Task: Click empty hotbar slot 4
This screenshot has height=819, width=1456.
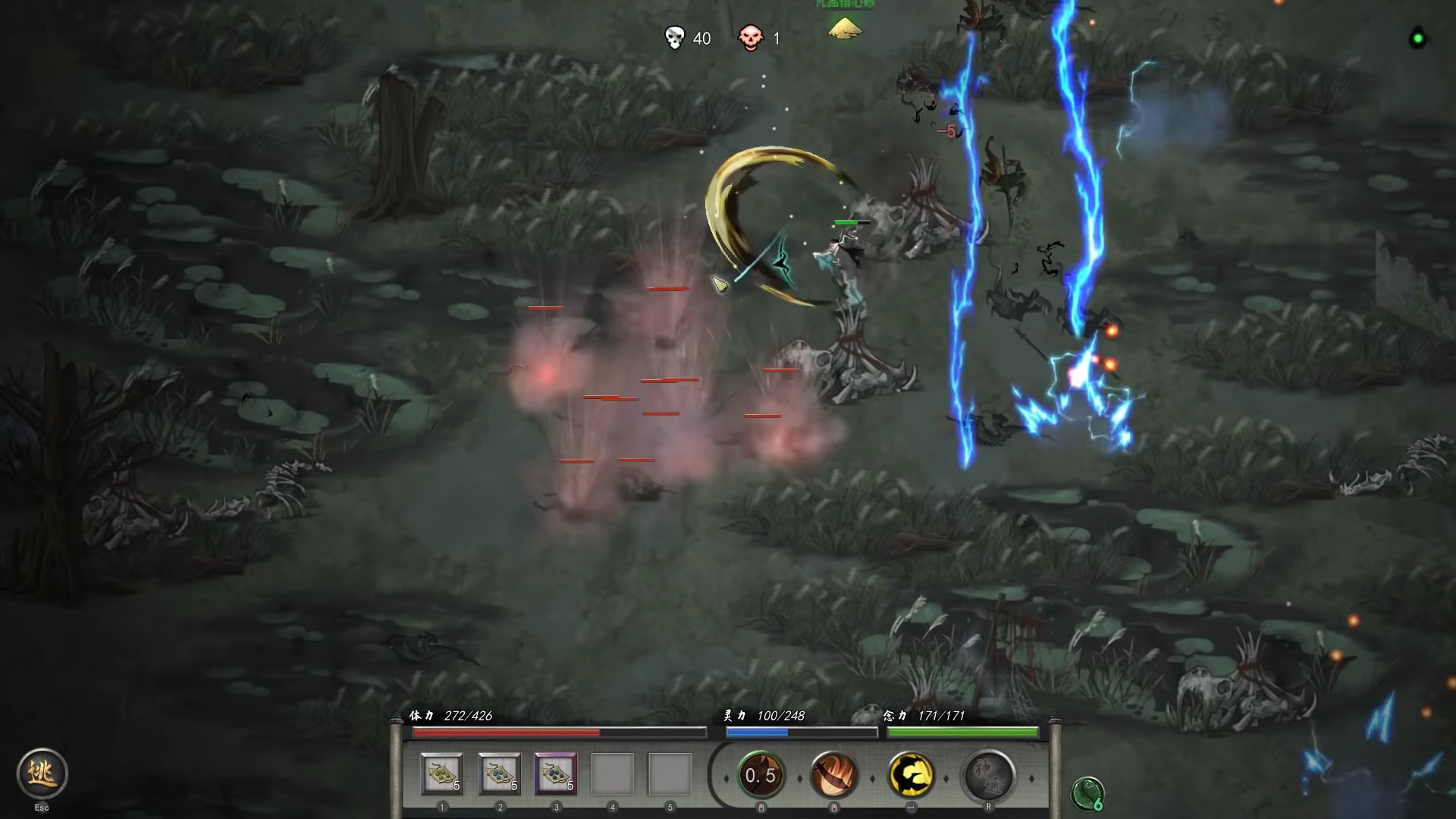Action: (614, 773)
